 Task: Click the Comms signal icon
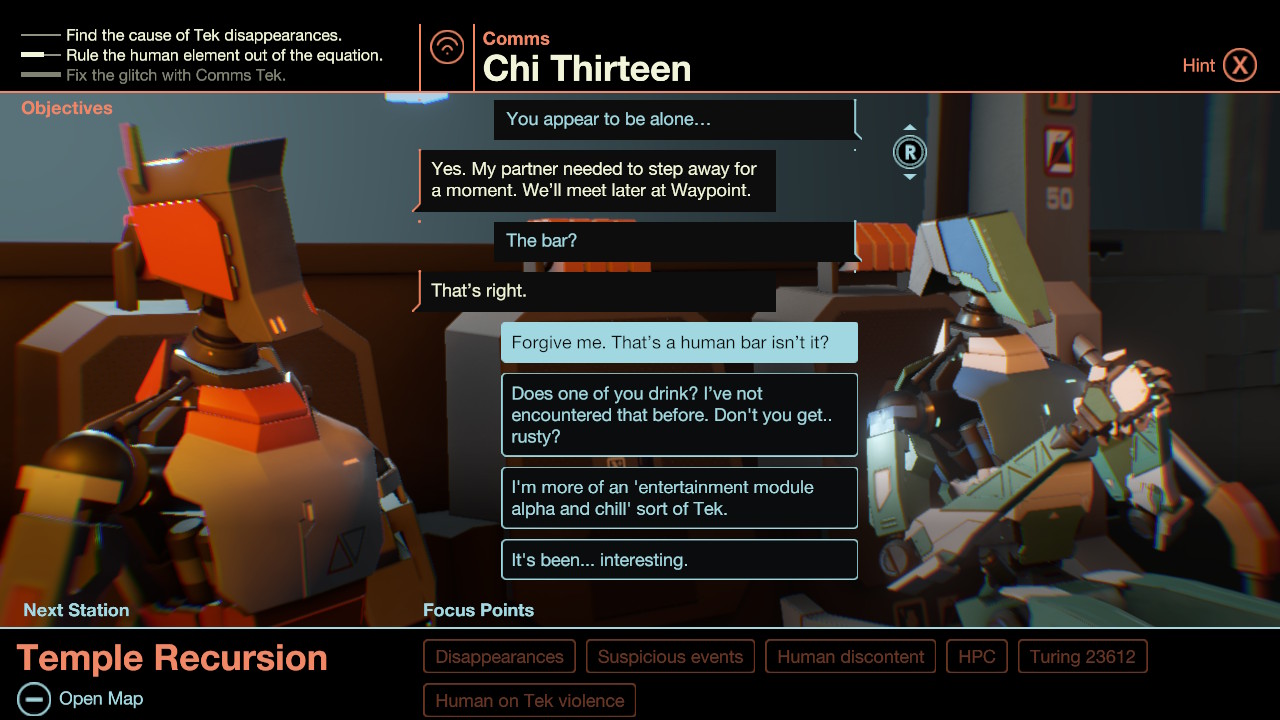[x=447, y=46]
